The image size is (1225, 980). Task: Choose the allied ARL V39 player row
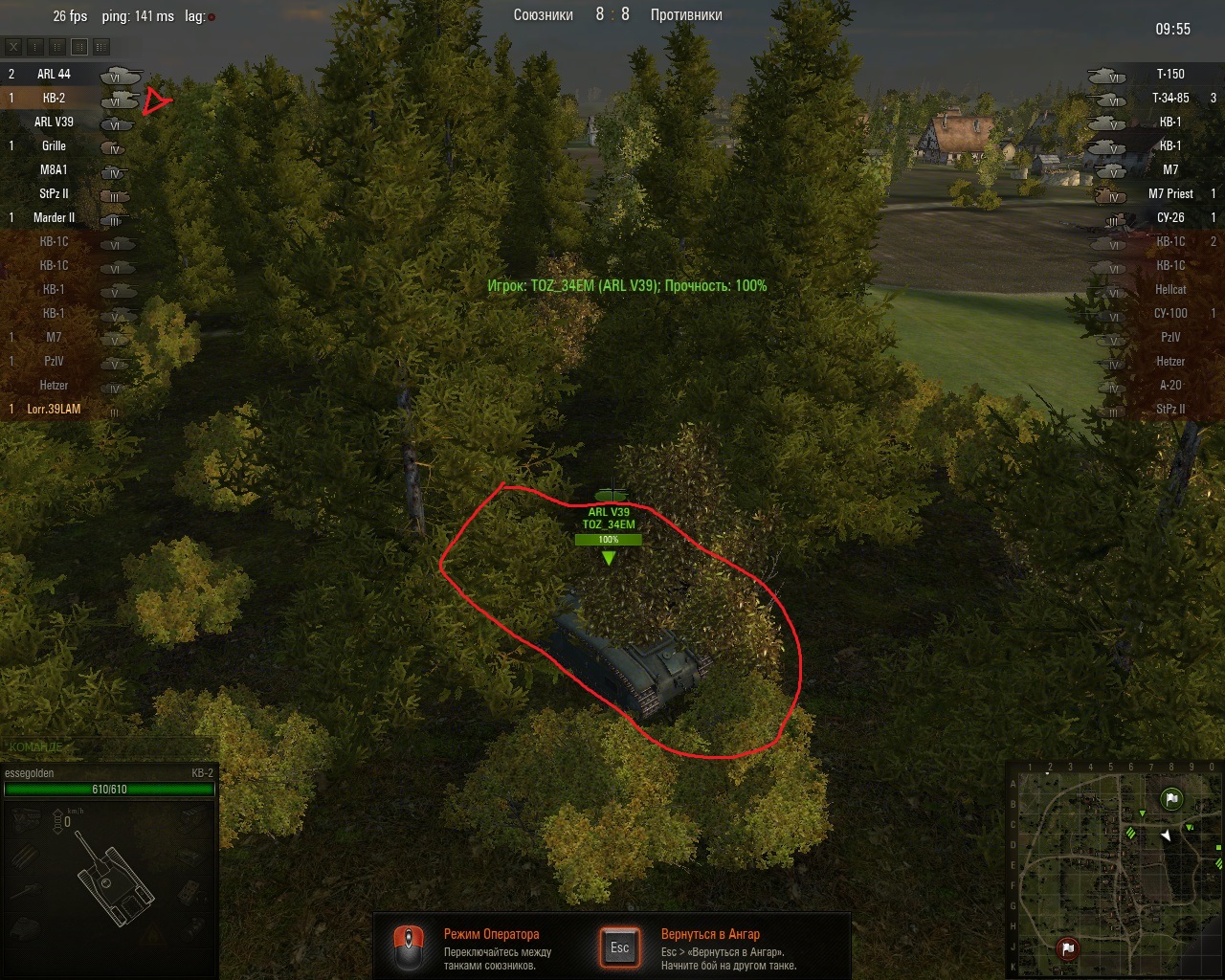(54, 122)
